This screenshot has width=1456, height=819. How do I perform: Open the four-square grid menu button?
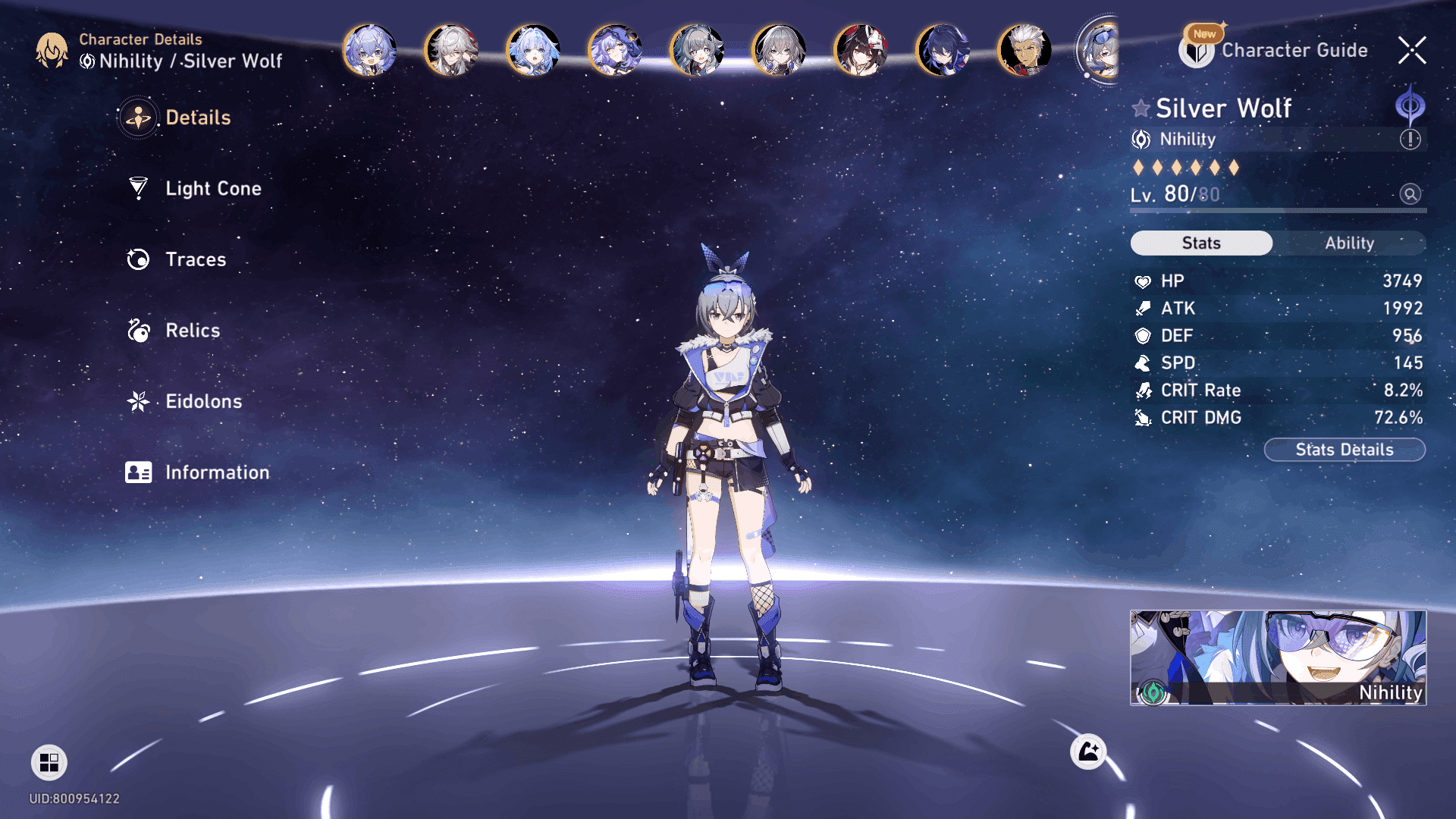(49, 762)
